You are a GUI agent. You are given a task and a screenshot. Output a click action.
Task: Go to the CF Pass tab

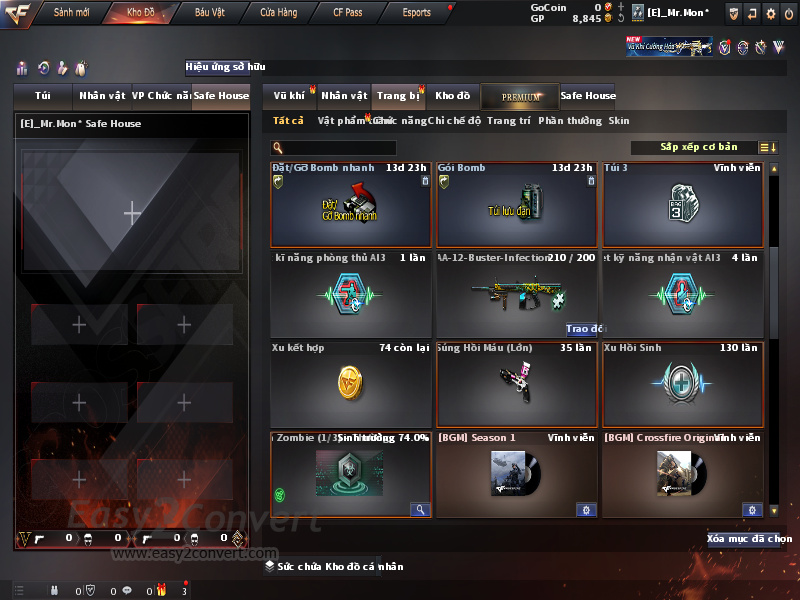349,13
